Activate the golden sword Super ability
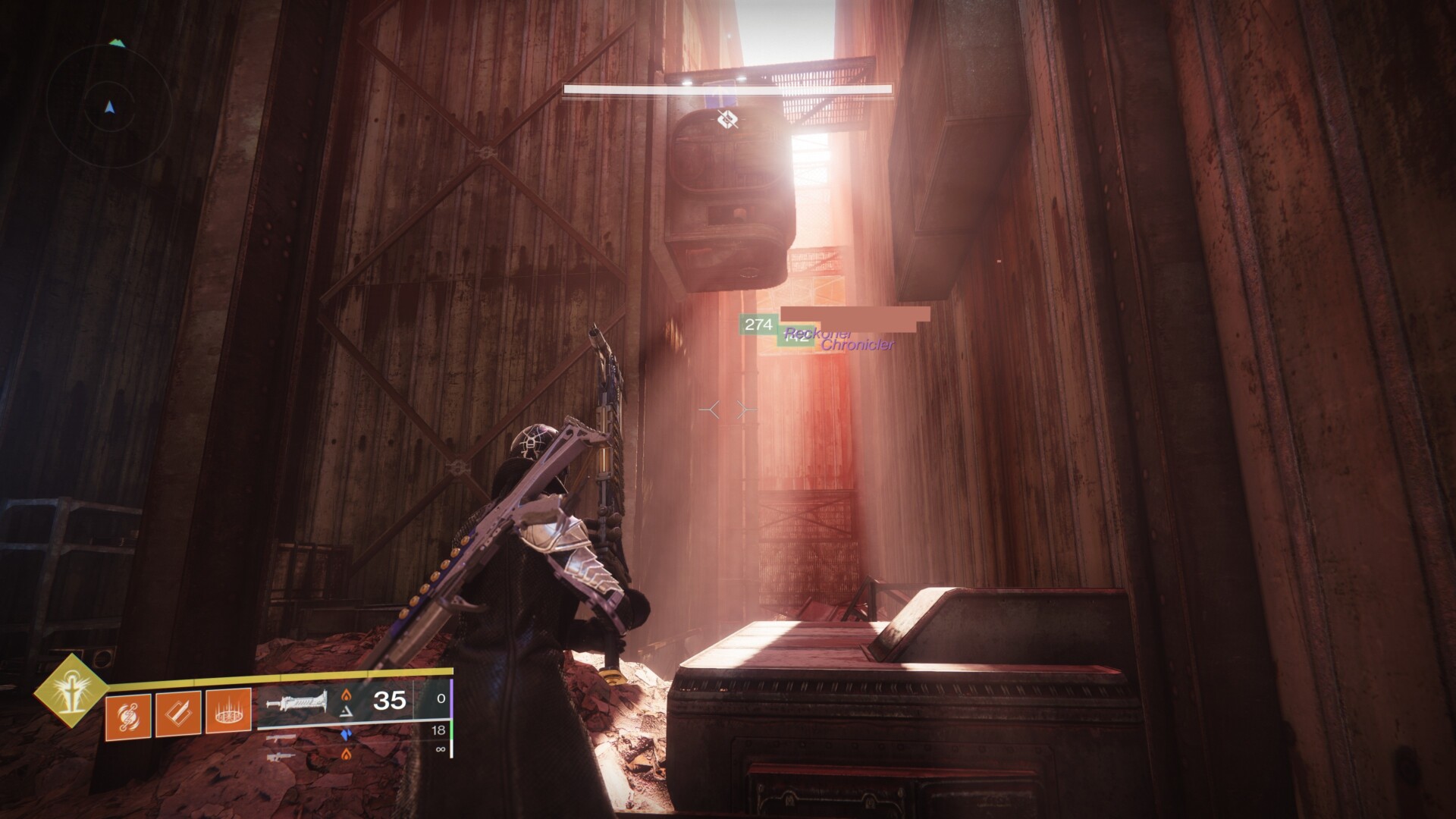The width and height of the screenshot is (1456, 819). tap(70, 691)
